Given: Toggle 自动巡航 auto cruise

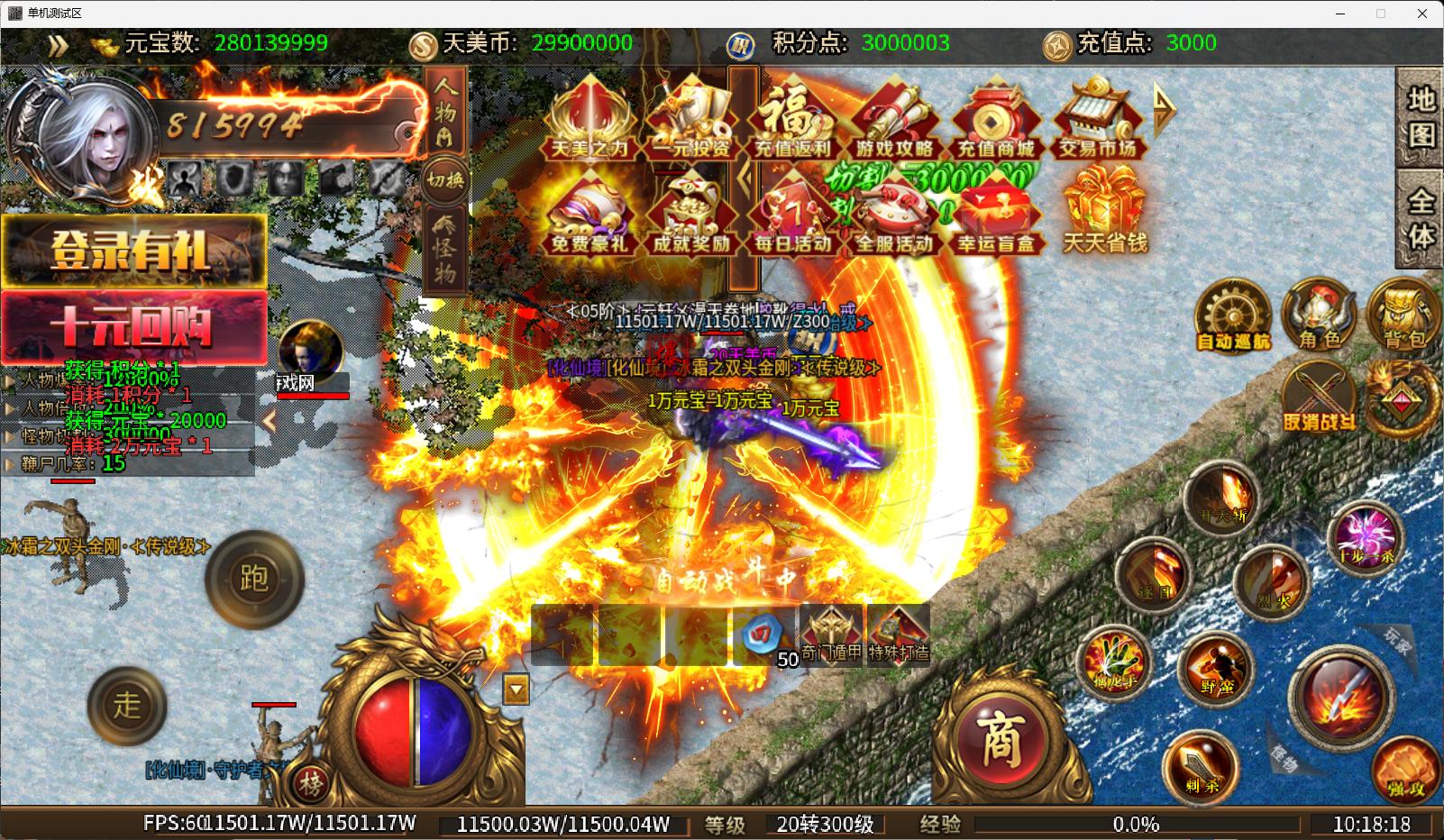Looking at the screenshot, I should 1233,317.
